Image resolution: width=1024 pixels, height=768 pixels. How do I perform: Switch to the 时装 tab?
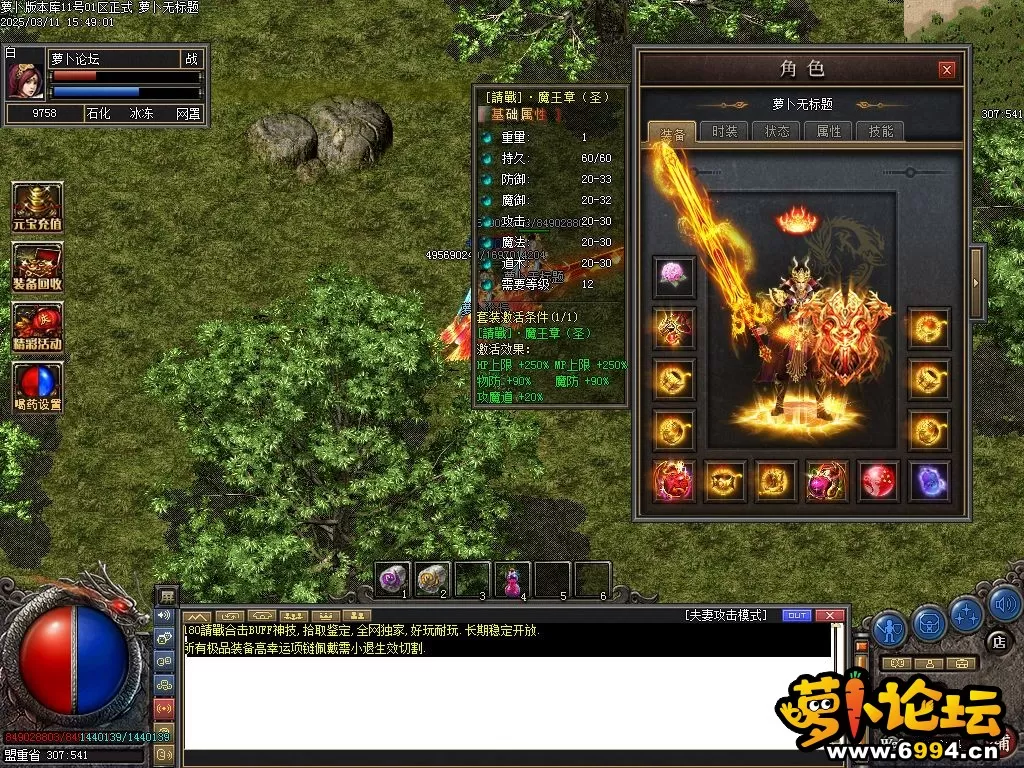click(x=724, y=131)
